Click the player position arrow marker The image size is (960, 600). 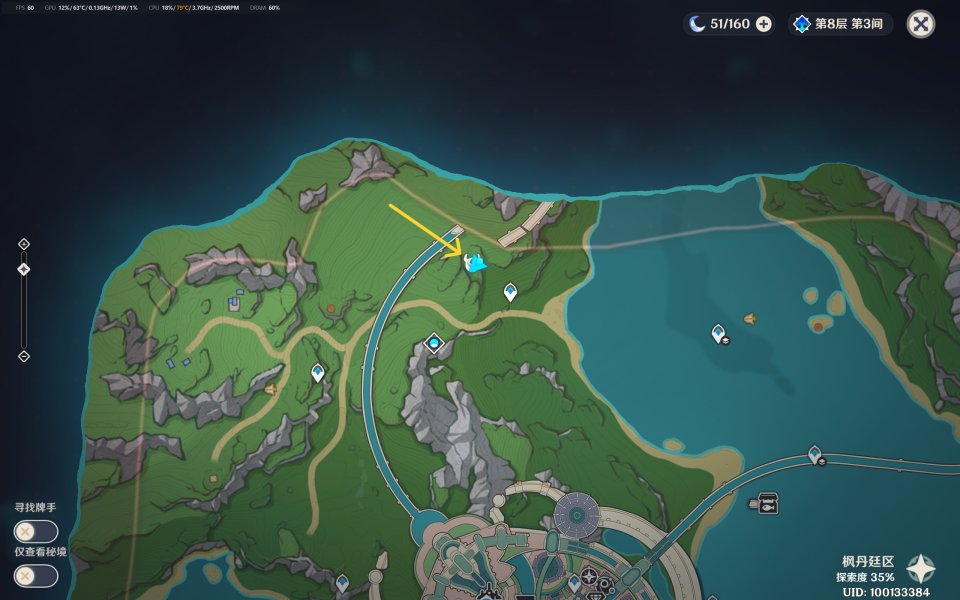click(x=474, y=263)
